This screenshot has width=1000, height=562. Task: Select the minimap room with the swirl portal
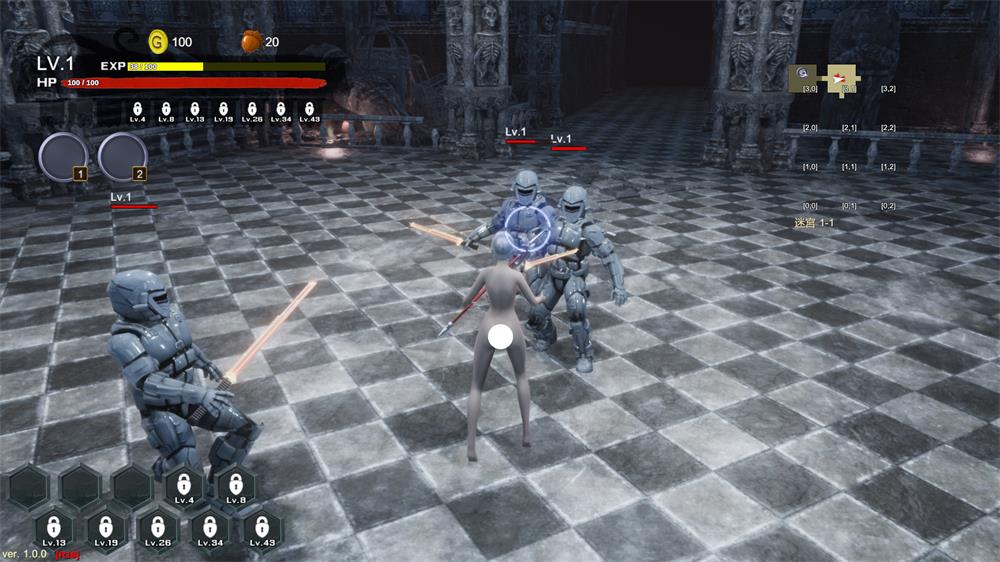(805, 77)
